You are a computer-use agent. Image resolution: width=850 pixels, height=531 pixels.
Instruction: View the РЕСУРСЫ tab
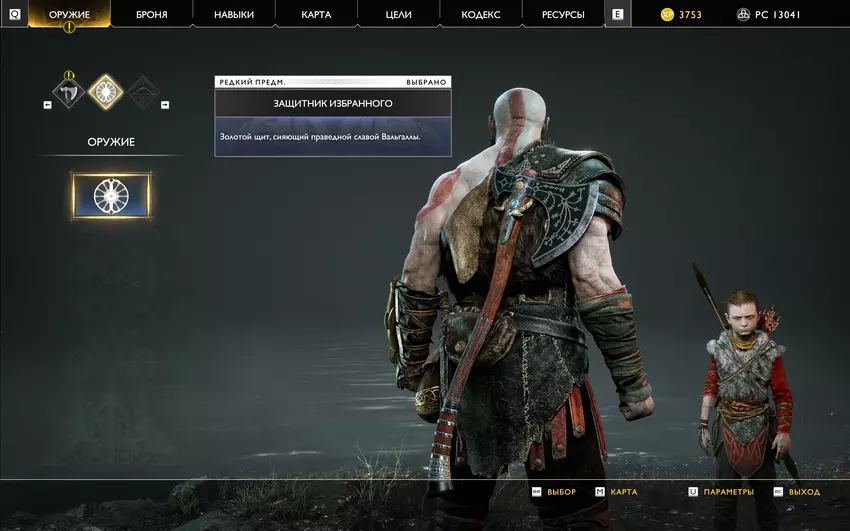pyautogui.click(x=563, y=15)
